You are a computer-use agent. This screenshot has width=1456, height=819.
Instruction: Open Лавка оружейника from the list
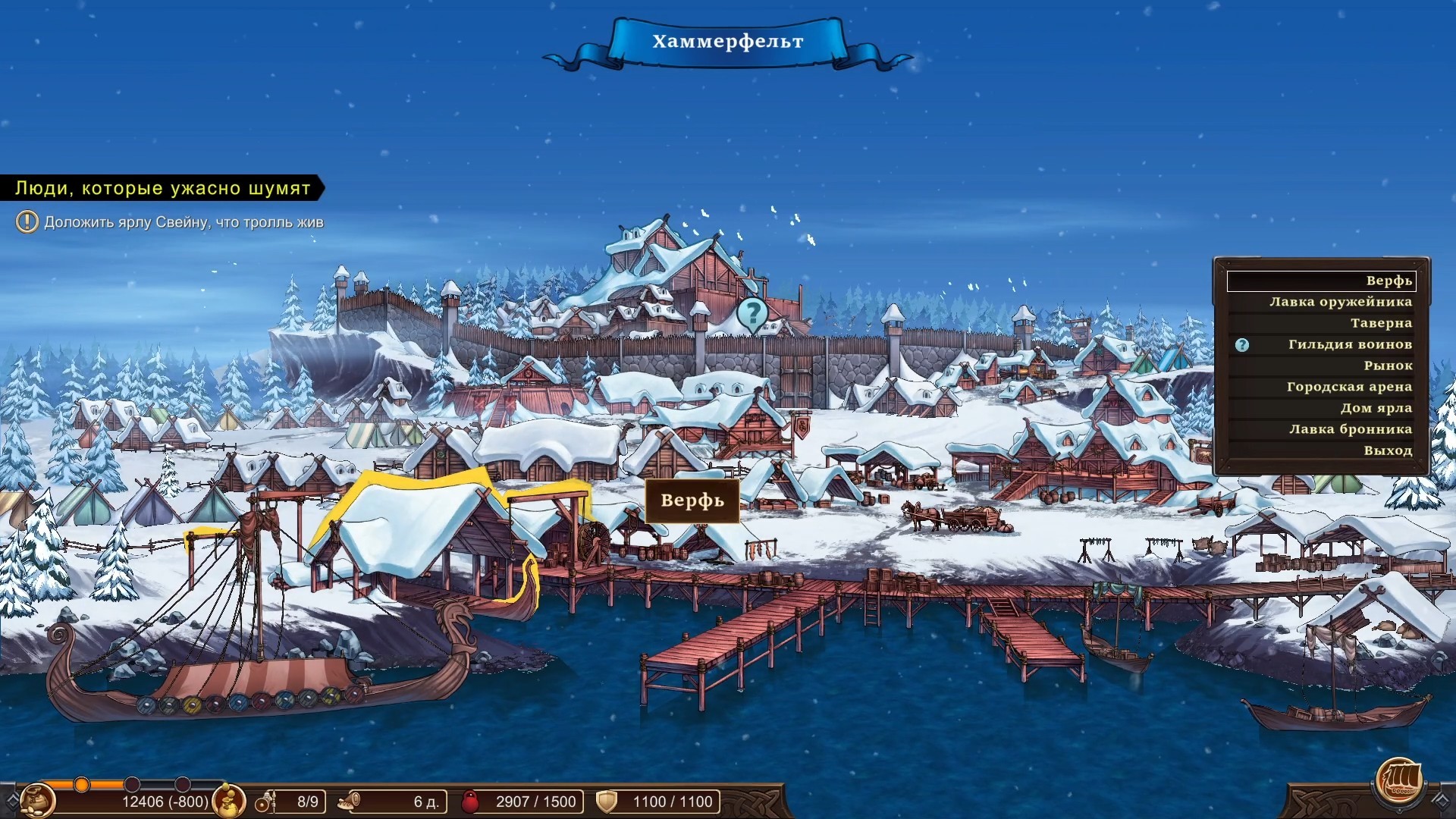[1340, 302]
